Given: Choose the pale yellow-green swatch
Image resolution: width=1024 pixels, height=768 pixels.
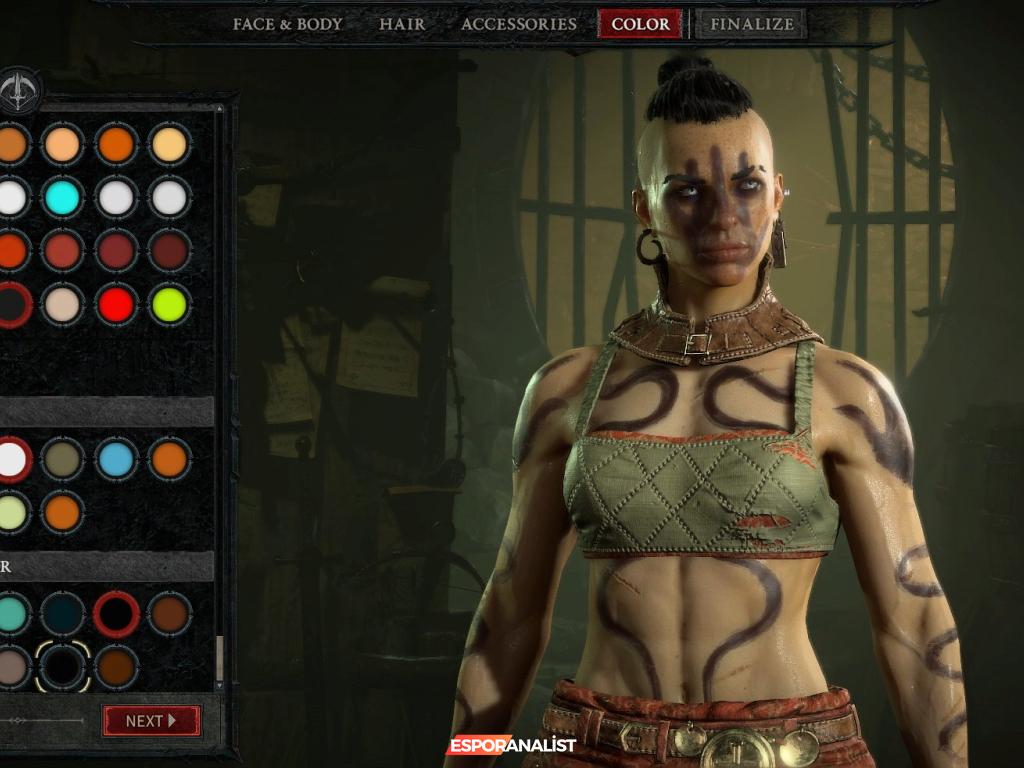Looking at the screenshot, I should pos(11,512).
